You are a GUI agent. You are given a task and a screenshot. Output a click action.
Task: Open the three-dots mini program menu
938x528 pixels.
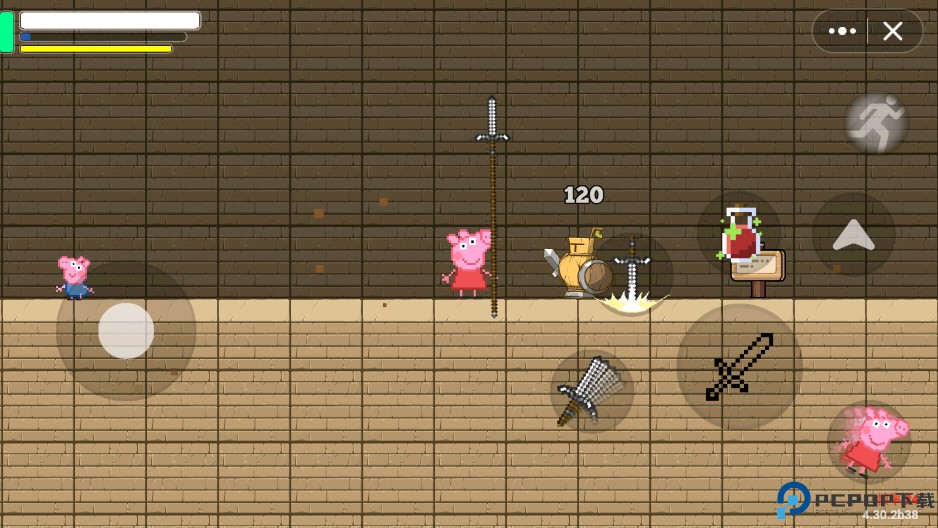pyautogui.click(x=842, y=31)
